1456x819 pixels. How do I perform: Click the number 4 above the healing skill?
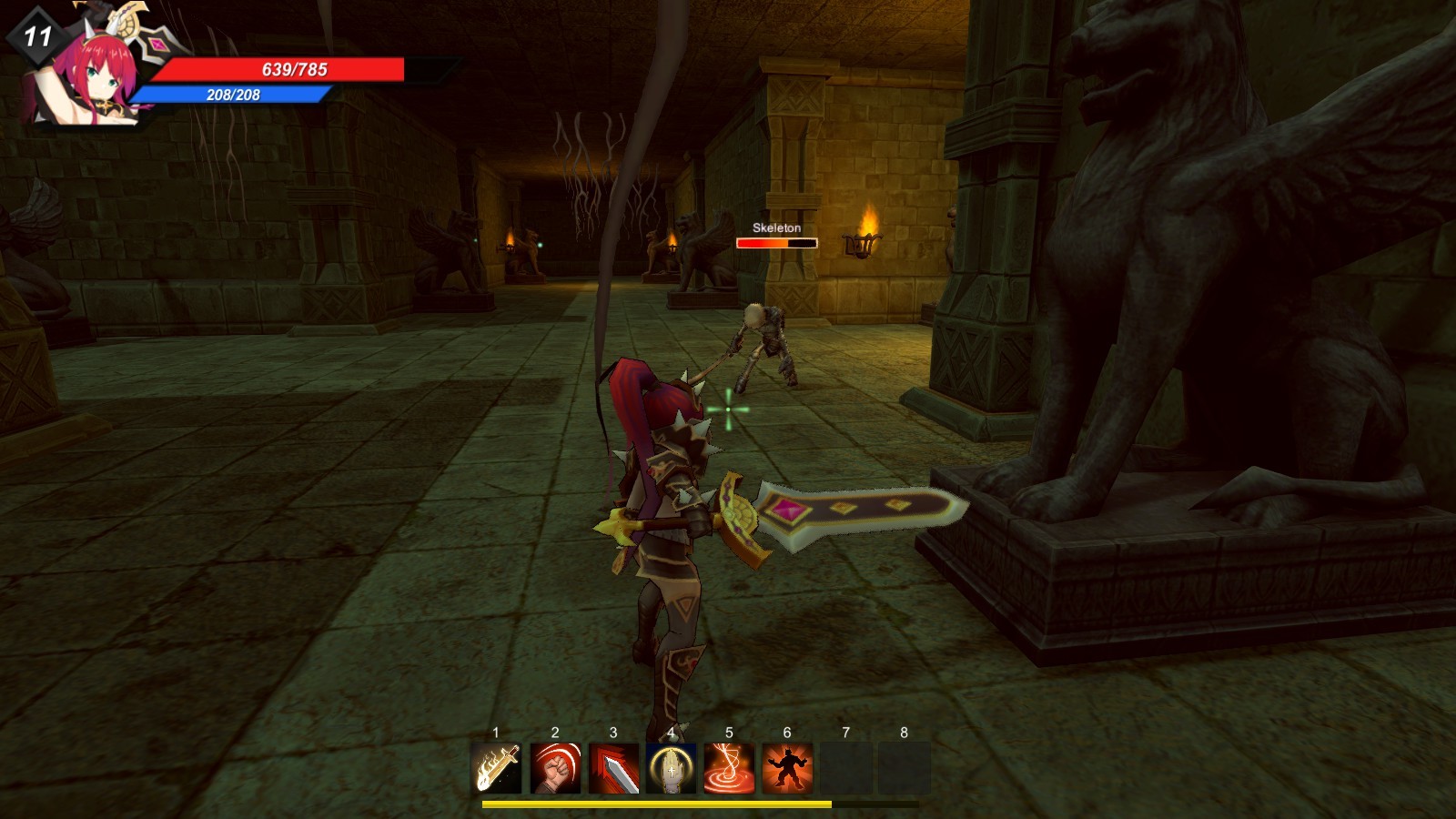click(672, 732)
